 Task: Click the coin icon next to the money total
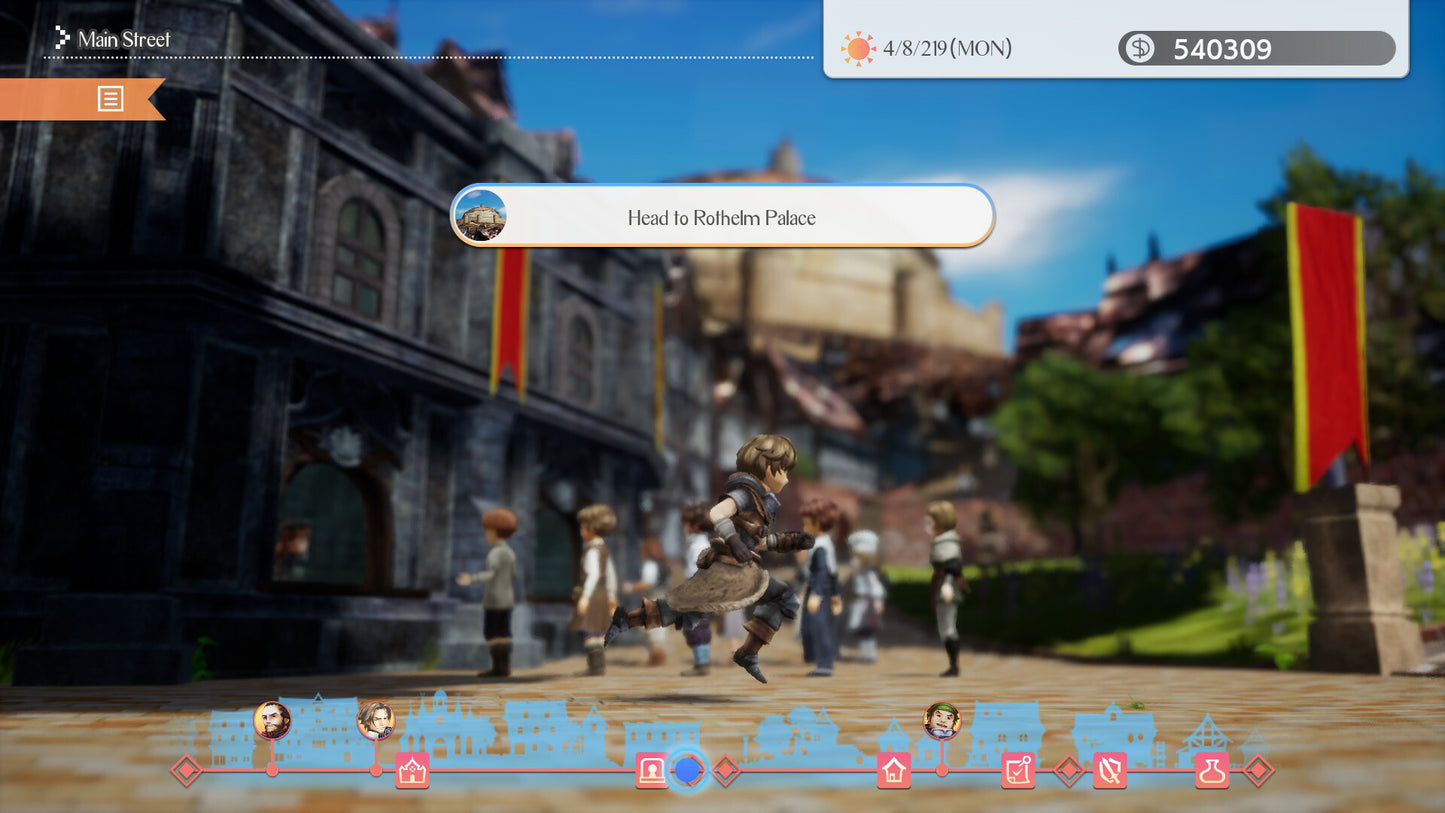pyautogui.click(x=1138, y=48)
